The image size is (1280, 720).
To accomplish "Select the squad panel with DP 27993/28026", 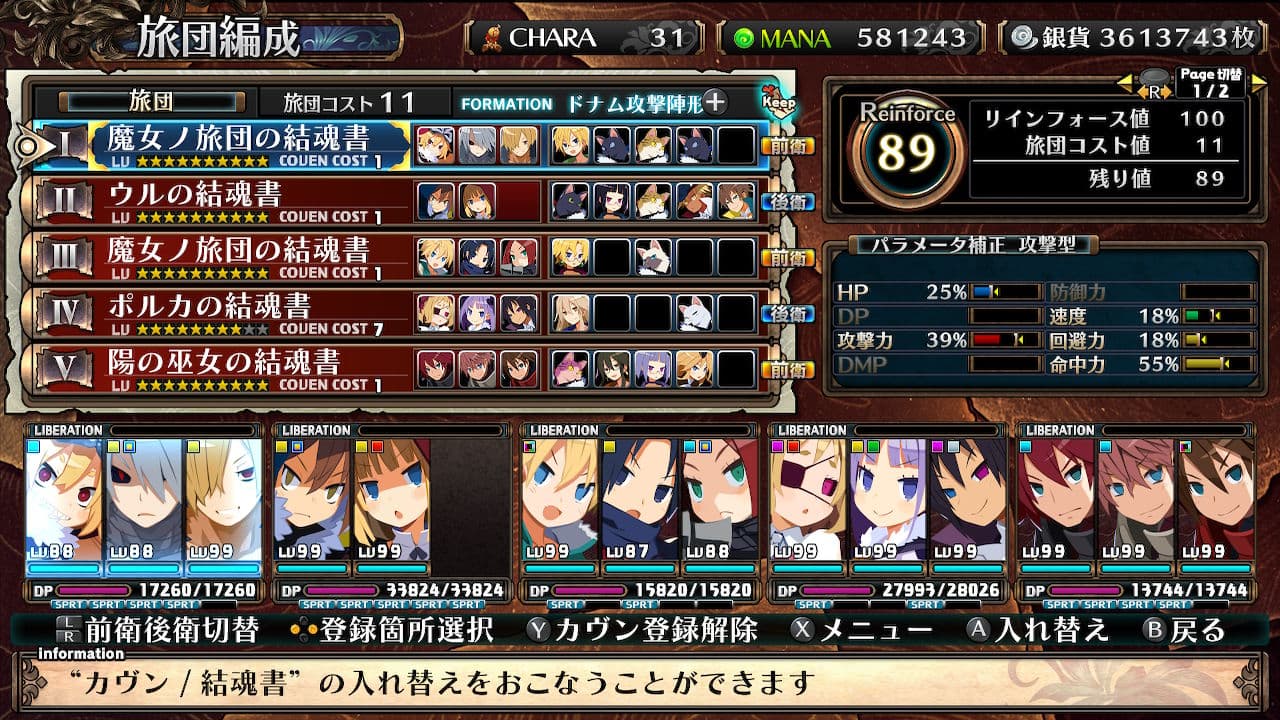I will (888, 512).
